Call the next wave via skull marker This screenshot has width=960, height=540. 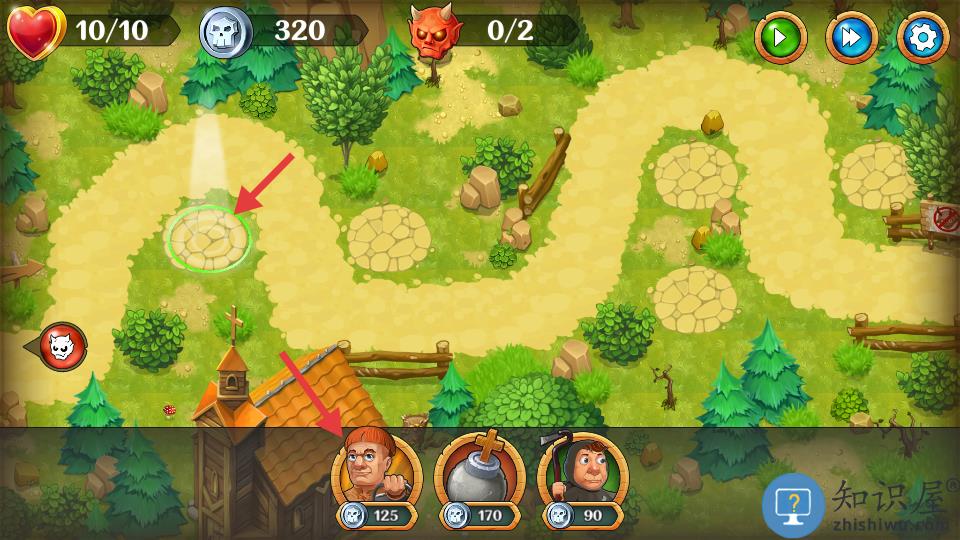[63, 346]
